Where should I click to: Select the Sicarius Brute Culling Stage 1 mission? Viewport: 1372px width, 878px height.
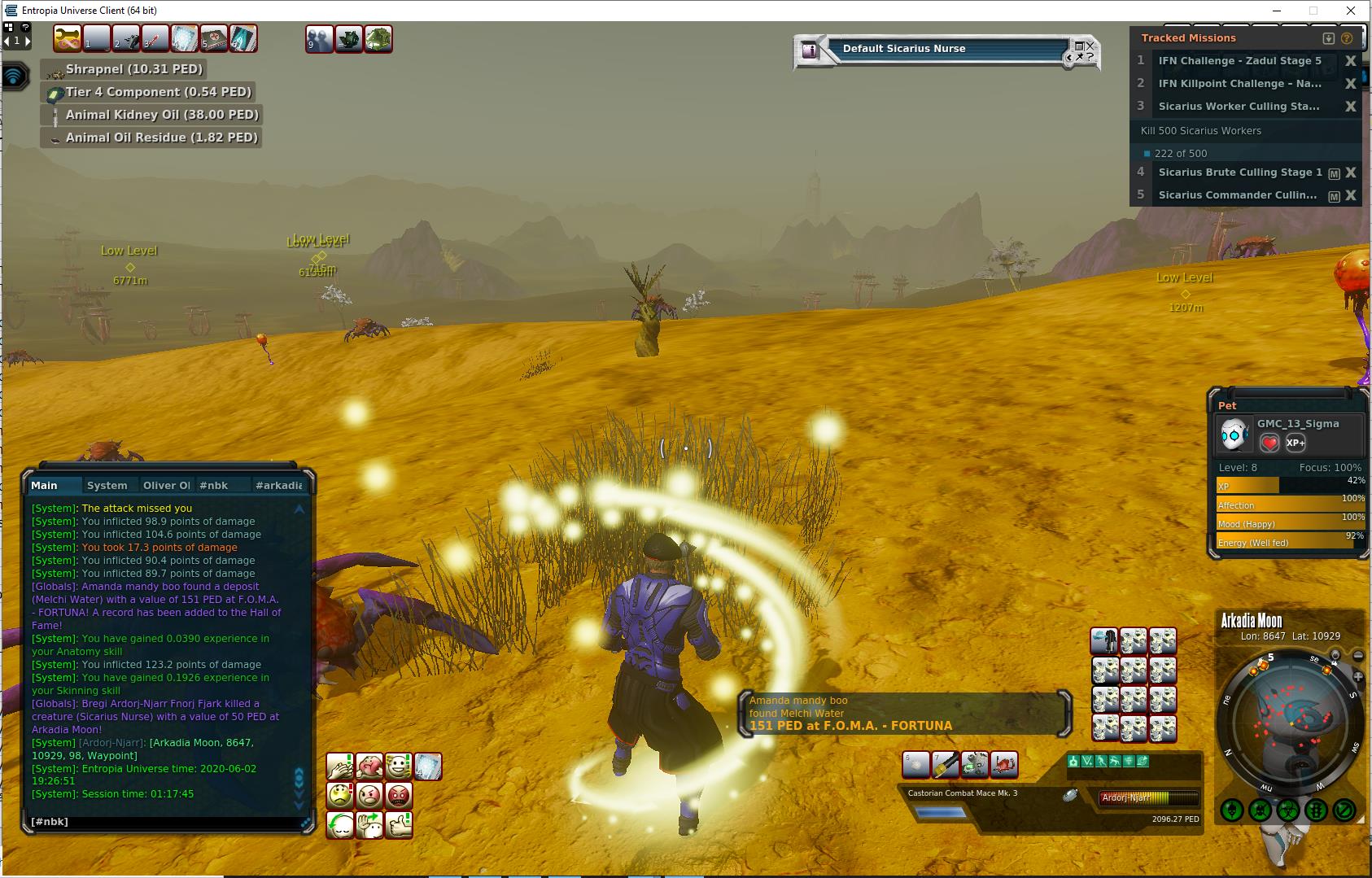point(1239,173)
